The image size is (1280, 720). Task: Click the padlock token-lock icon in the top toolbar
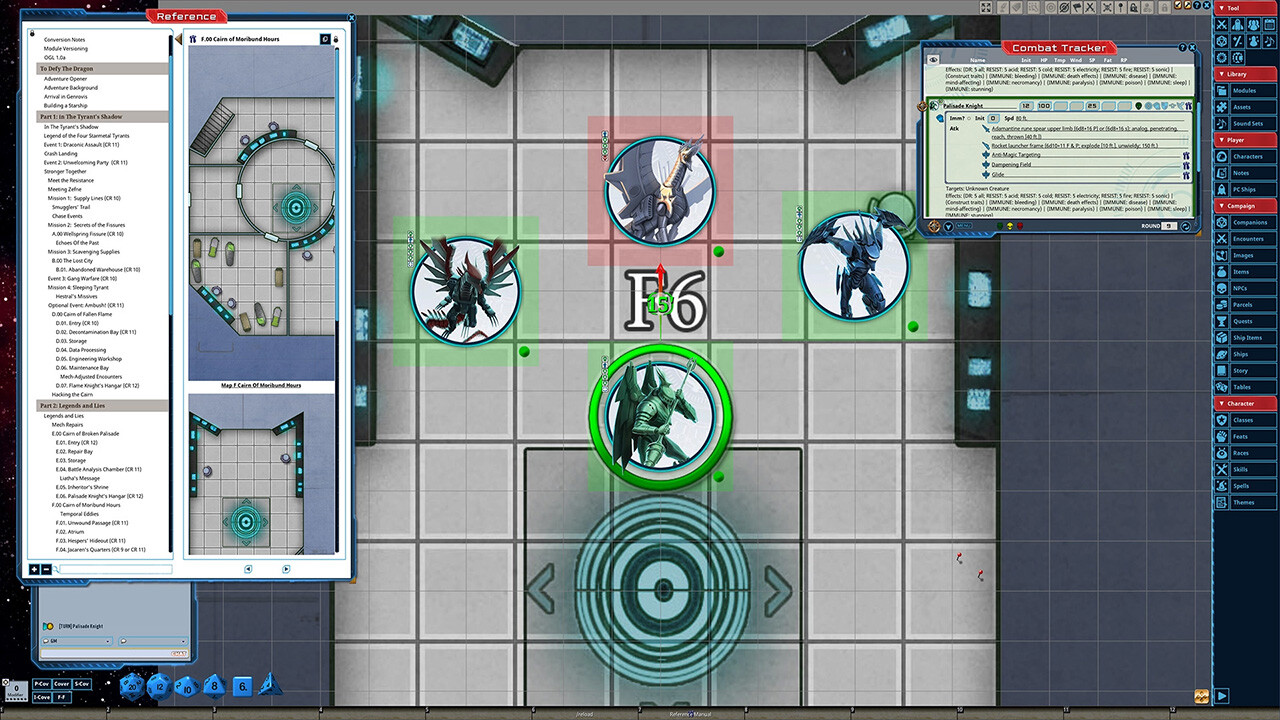[x=1134, y=7]
